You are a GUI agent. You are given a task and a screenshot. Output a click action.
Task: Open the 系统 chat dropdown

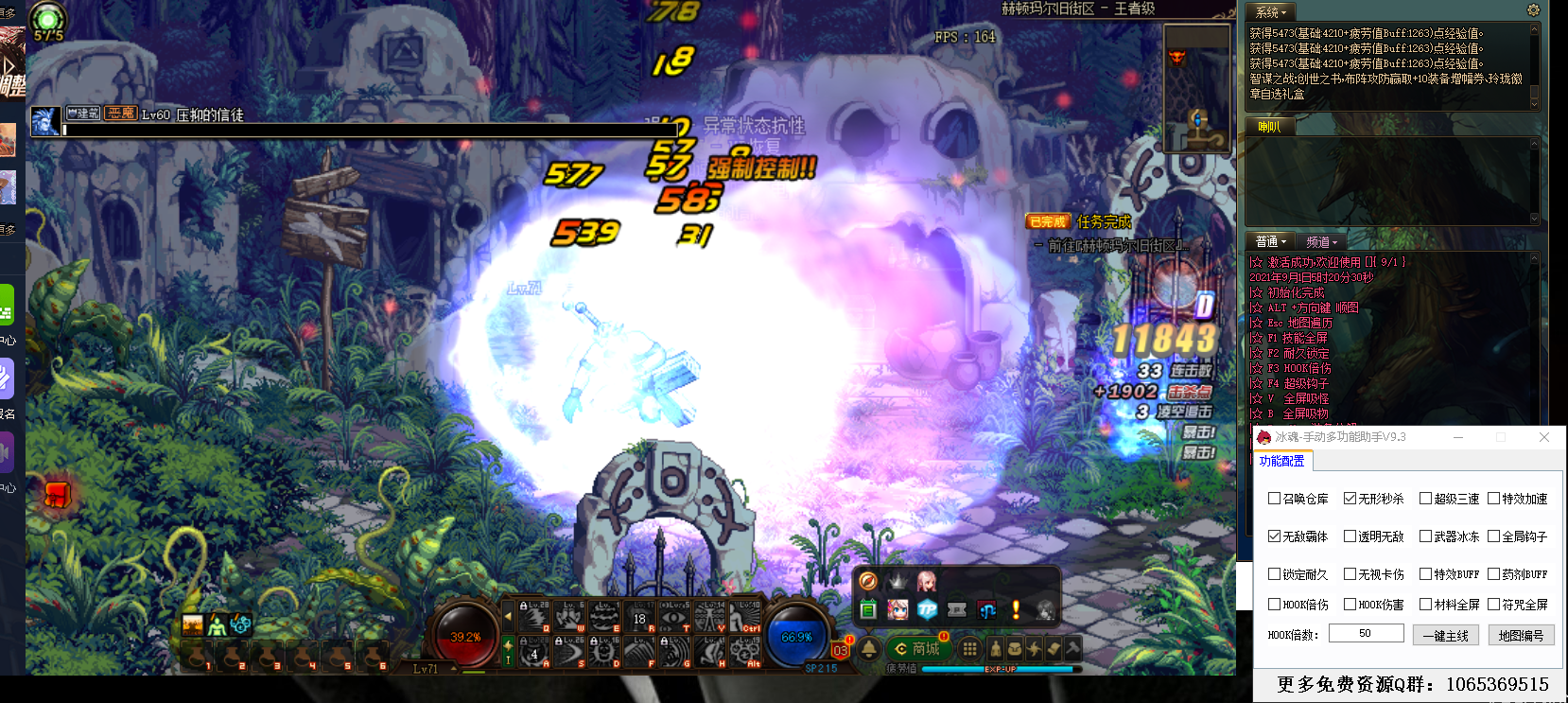tap(1271, 12)
